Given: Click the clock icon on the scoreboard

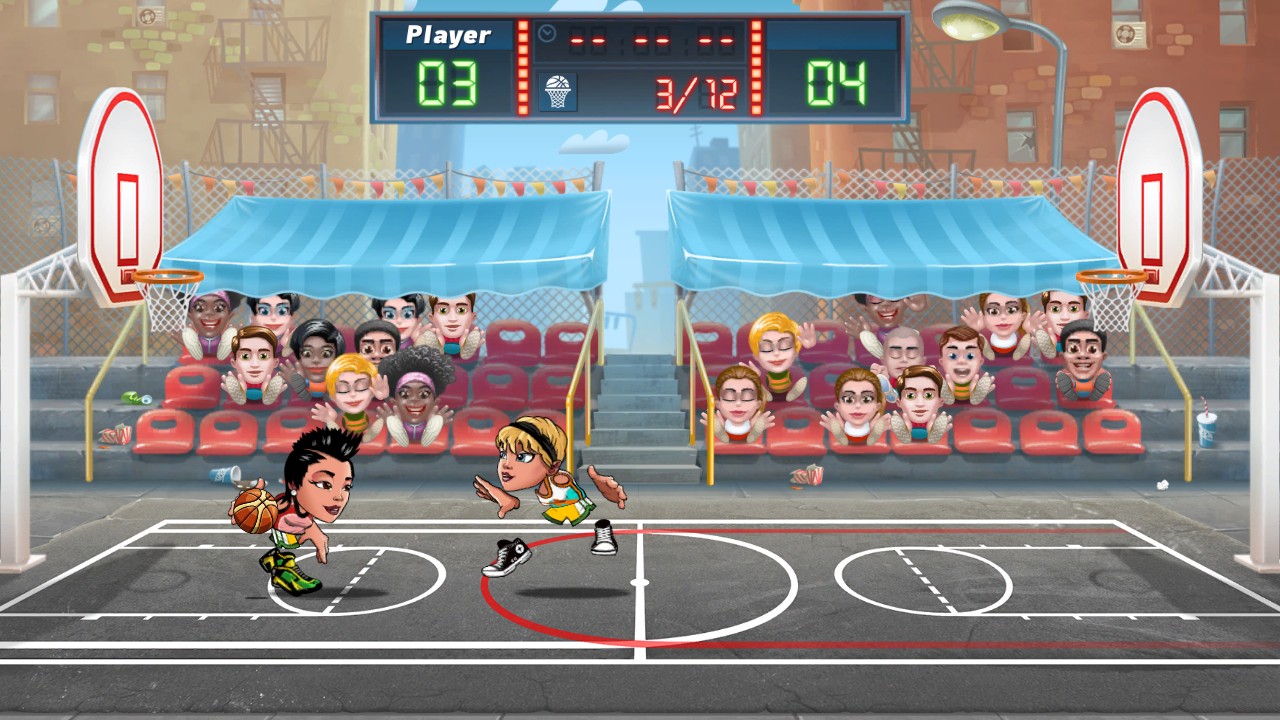Looking at the screenshot, I should [546, 33].
